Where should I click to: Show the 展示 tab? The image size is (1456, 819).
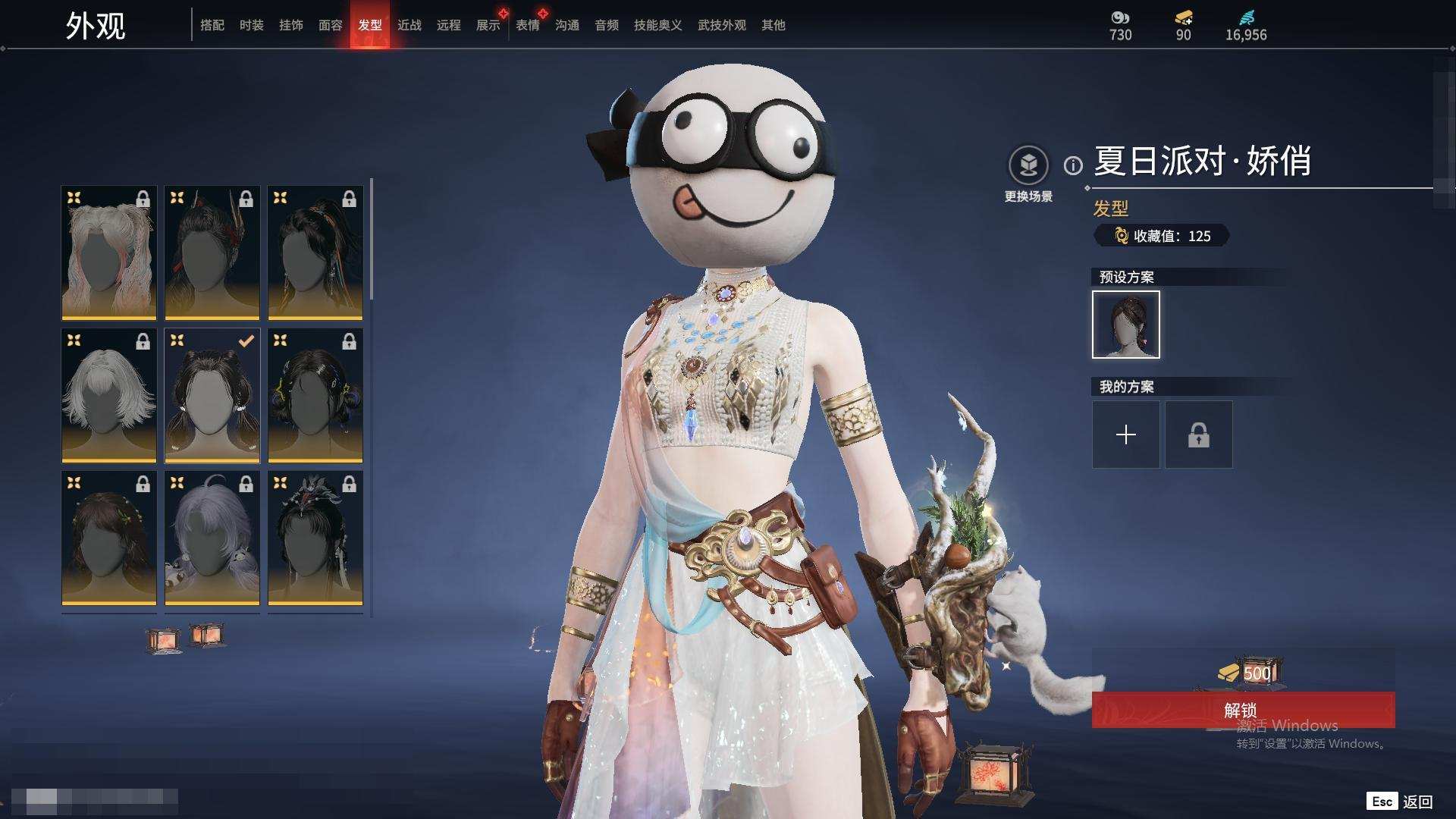tap(488, 25)
